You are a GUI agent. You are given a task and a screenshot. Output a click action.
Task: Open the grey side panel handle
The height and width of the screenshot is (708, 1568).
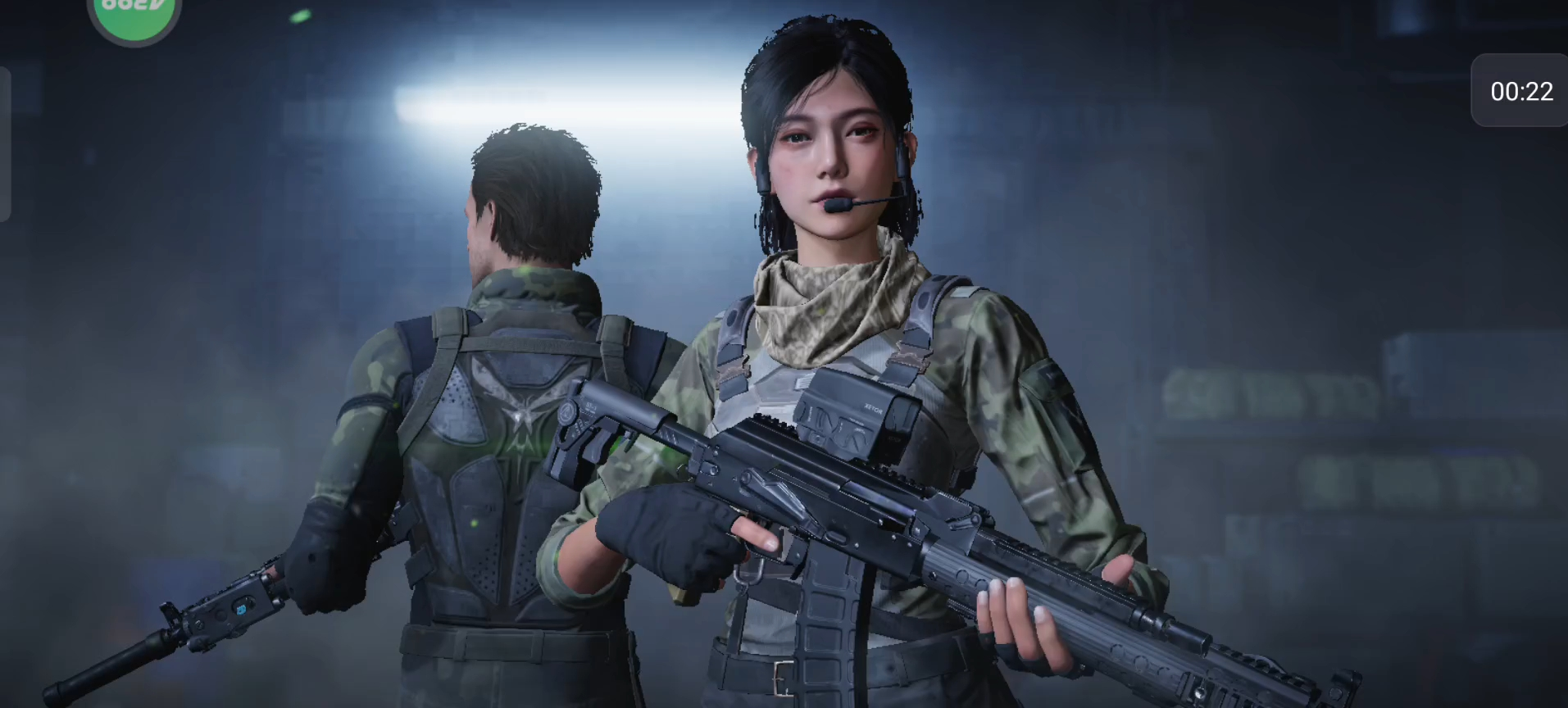[5, 144]
